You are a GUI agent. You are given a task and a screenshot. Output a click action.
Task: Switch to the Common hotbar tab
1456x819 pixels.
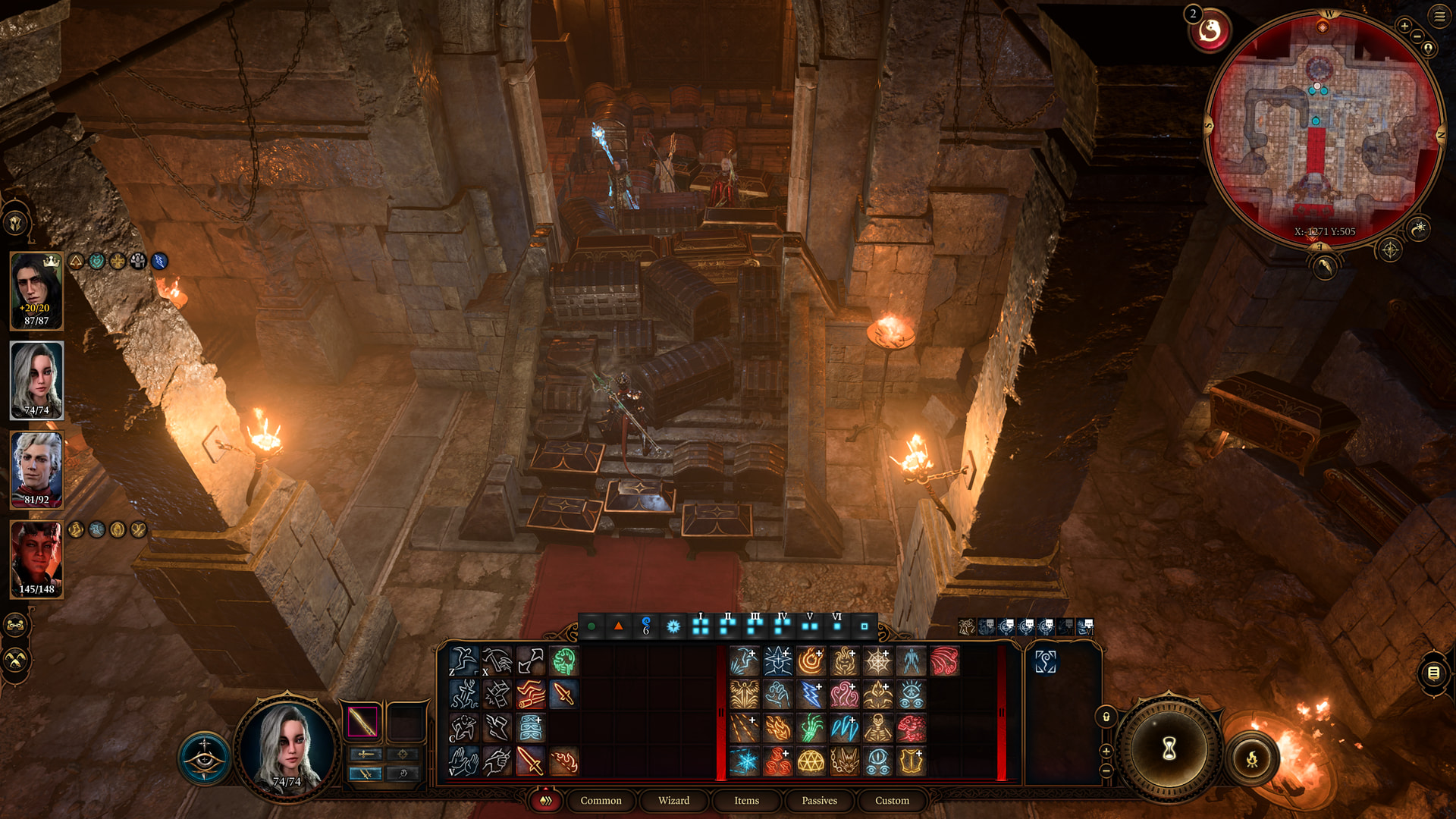click(601, 801)
